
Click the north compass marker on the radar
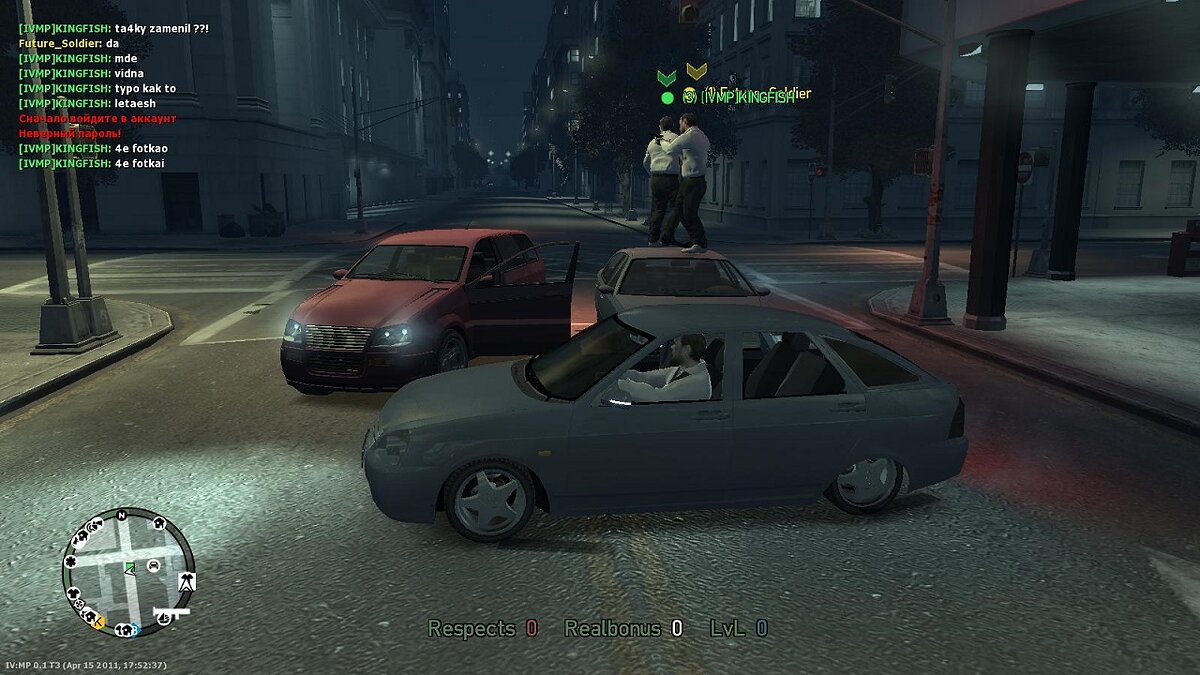click(121, 516)
